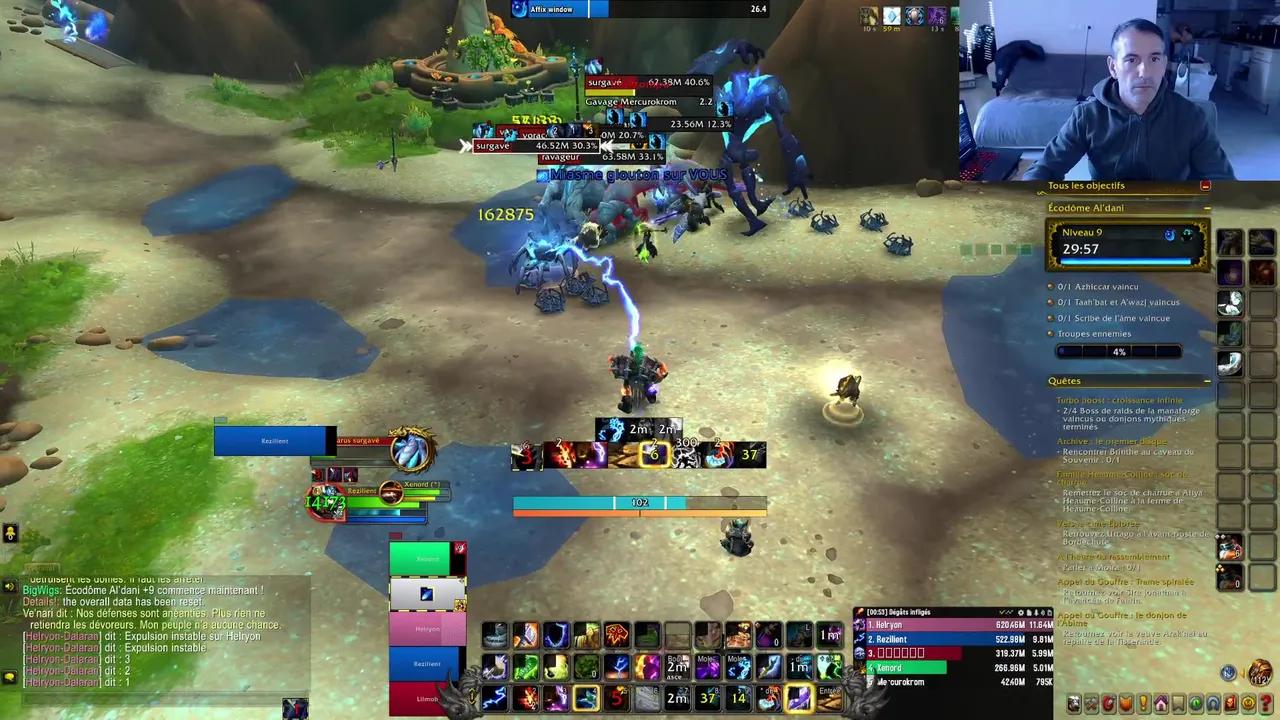Click the skull death-counter icon on the keystone timer
The image size is (1280, 720).
(x=1187, y=235)
